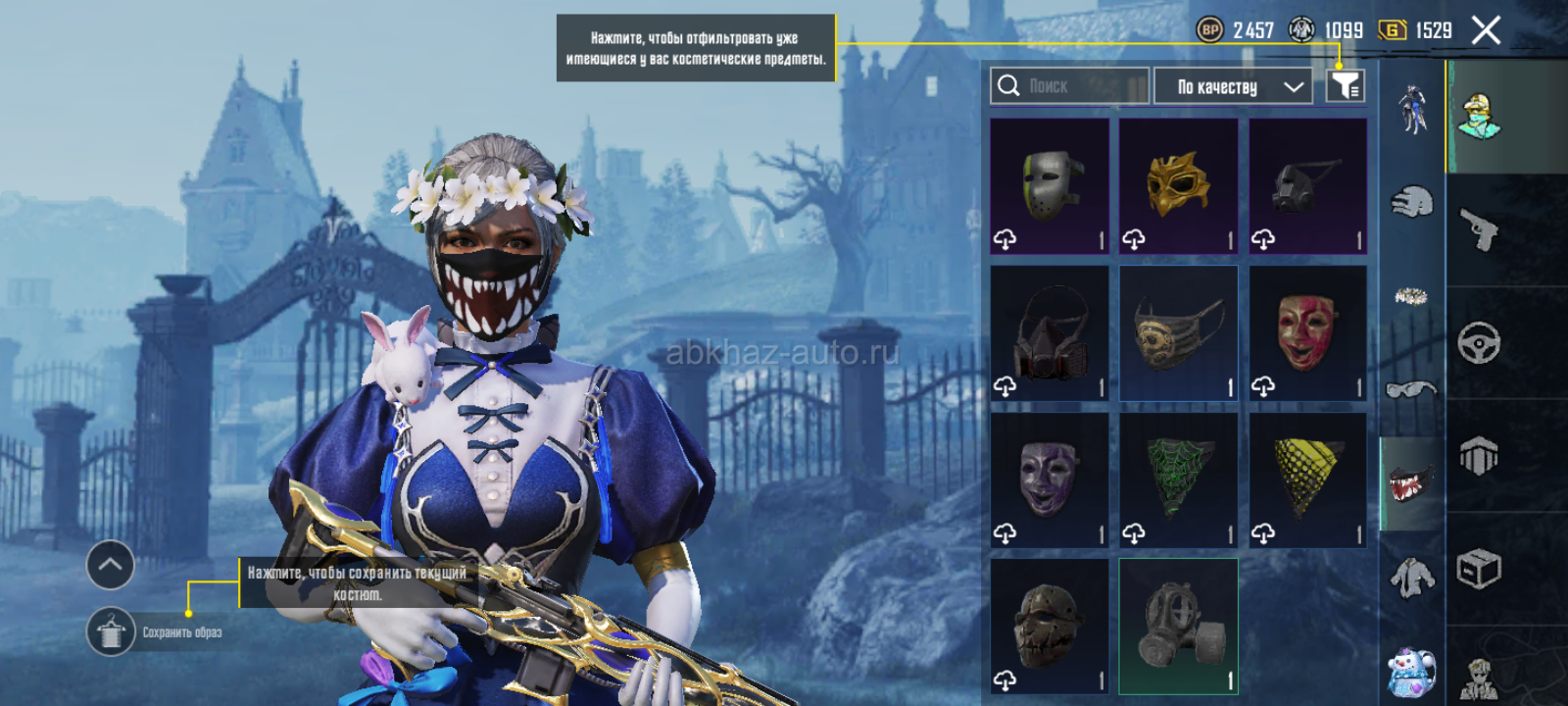1568x706 pixels.
Task: Select the golden masquerade mask
Action: 1178,186
